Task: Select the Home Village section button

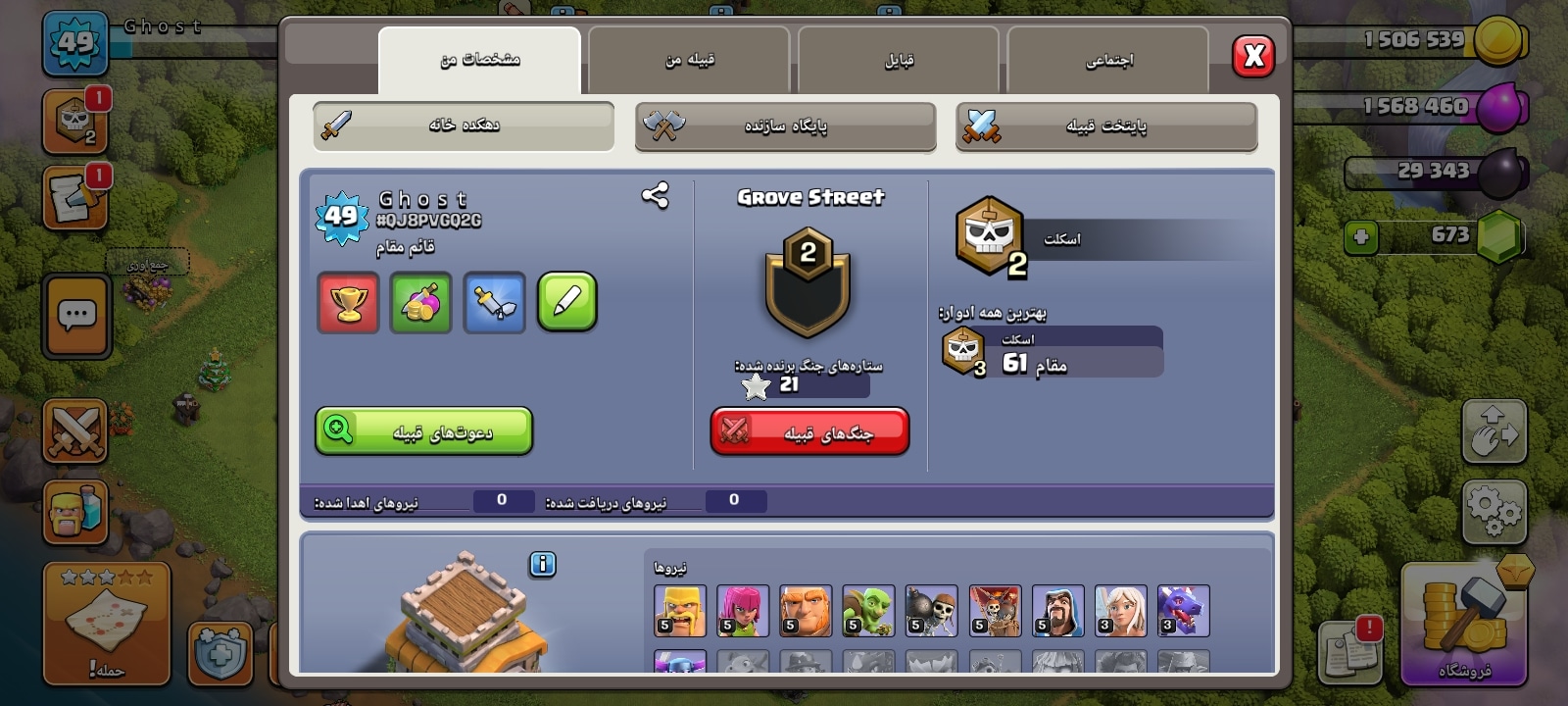Action: (464, 126)
